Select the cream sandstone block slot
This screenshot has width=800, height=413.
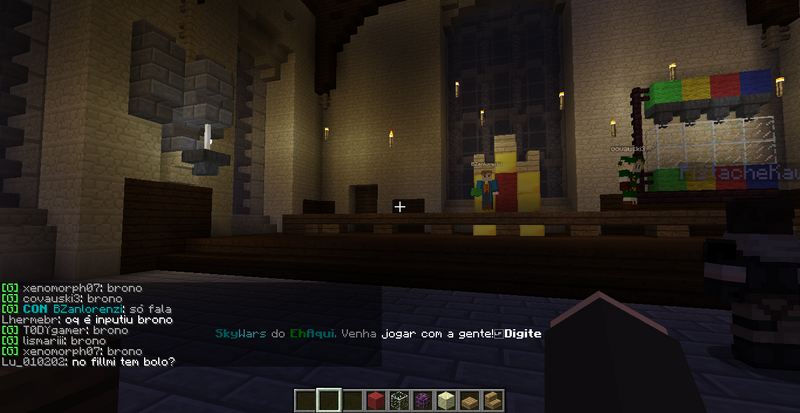pyautogui.click(x=447, y=401)
